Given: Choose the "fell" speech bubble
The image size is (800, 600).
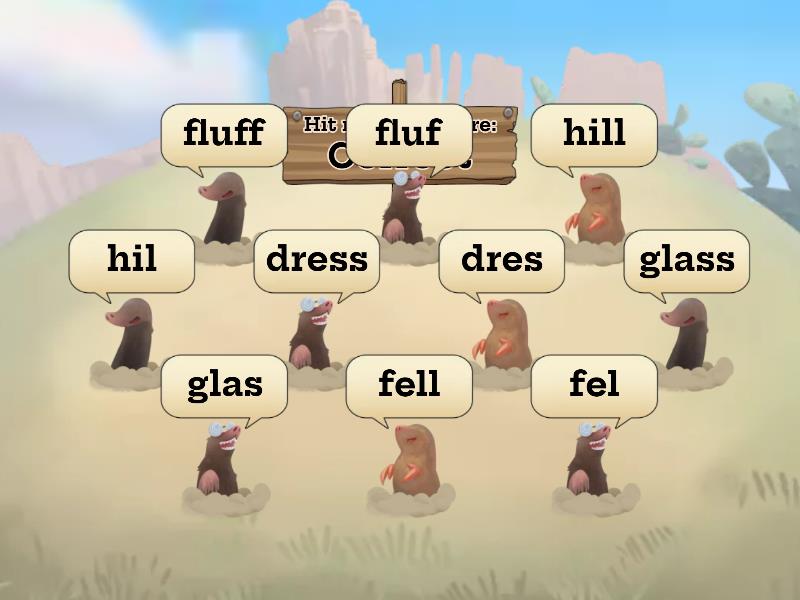Looking at the screenshot, I should [409, 385].
